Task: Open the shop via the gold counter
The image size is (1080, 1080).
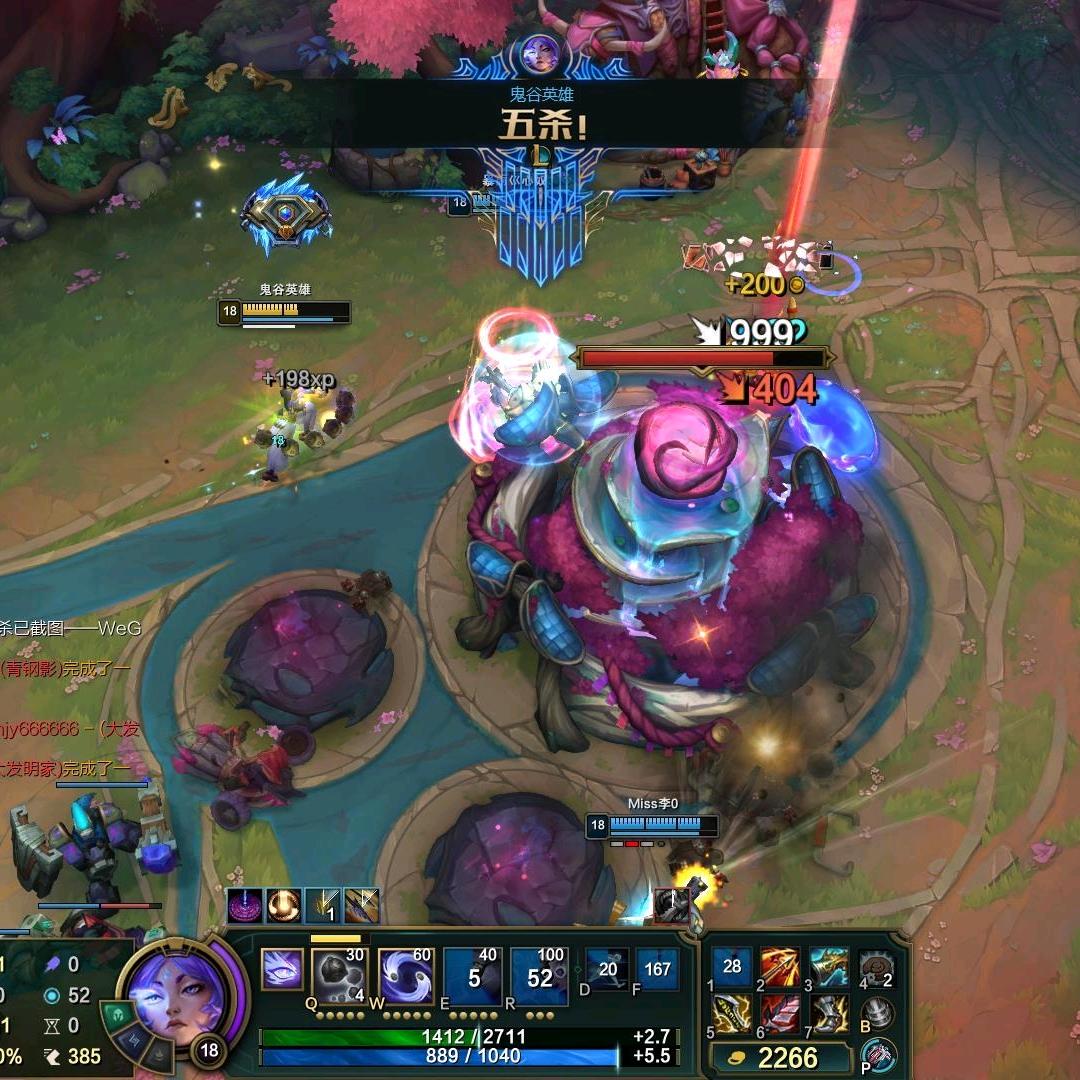Action: [777, 1057]
